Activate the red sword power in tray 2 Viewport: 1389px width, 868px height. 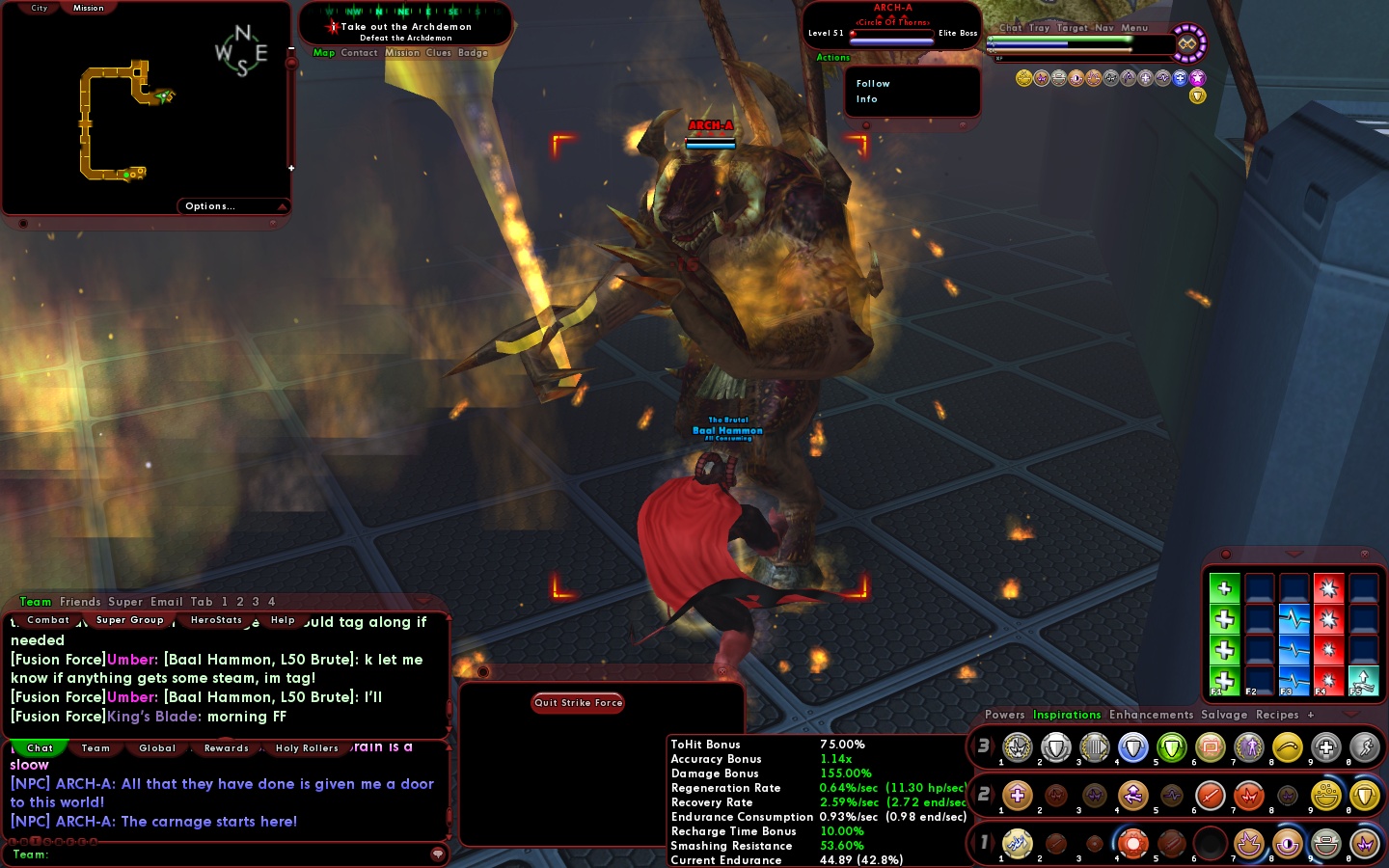click(1210, 796)
